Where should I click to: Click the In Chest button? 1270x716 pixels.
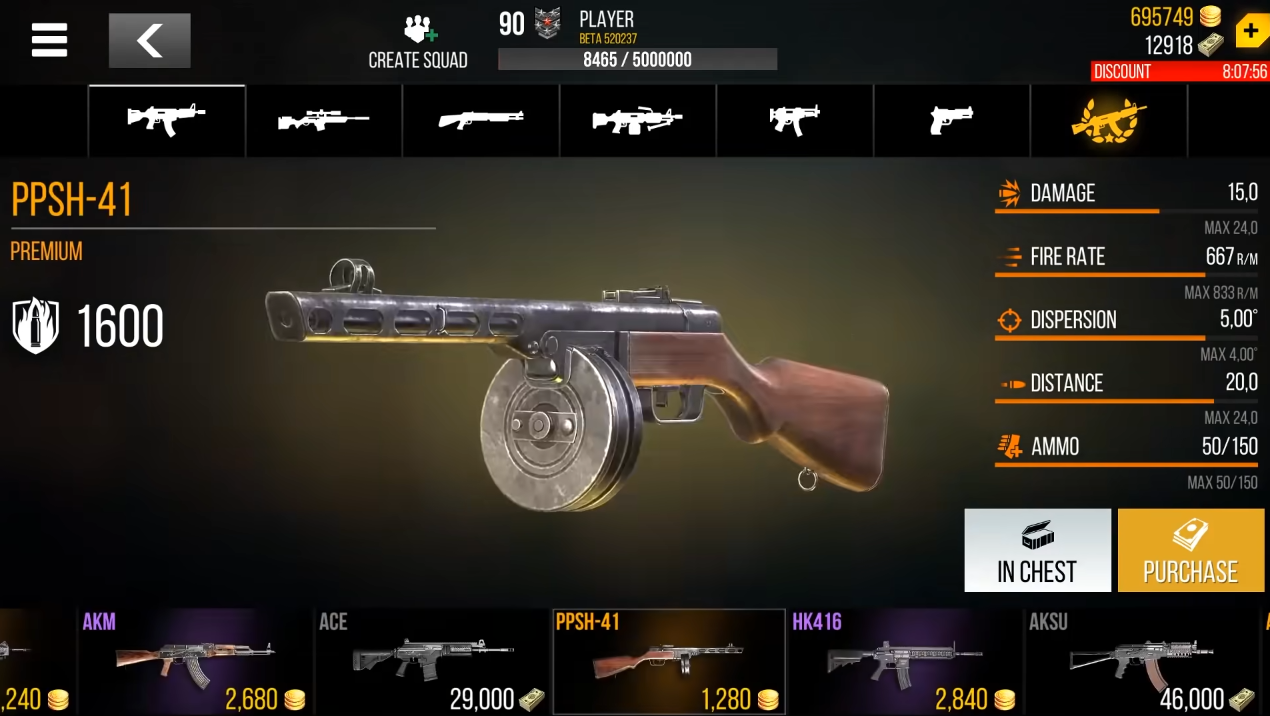(1037, 550)
